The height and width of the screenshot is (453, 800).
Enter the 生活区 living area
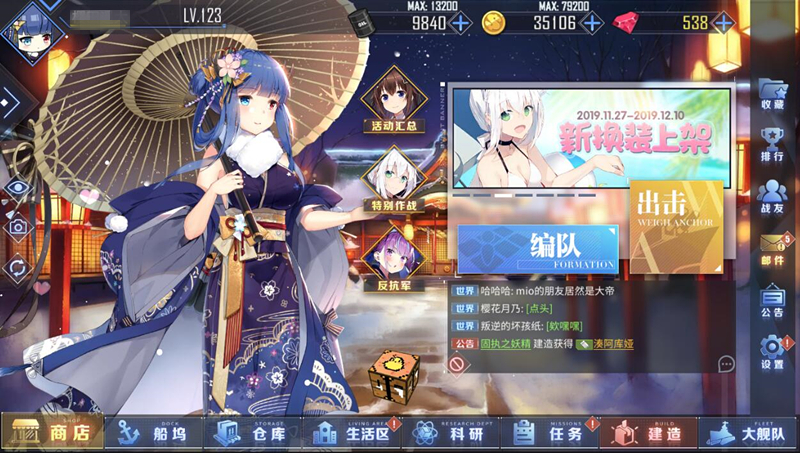(x=349, y=432)
